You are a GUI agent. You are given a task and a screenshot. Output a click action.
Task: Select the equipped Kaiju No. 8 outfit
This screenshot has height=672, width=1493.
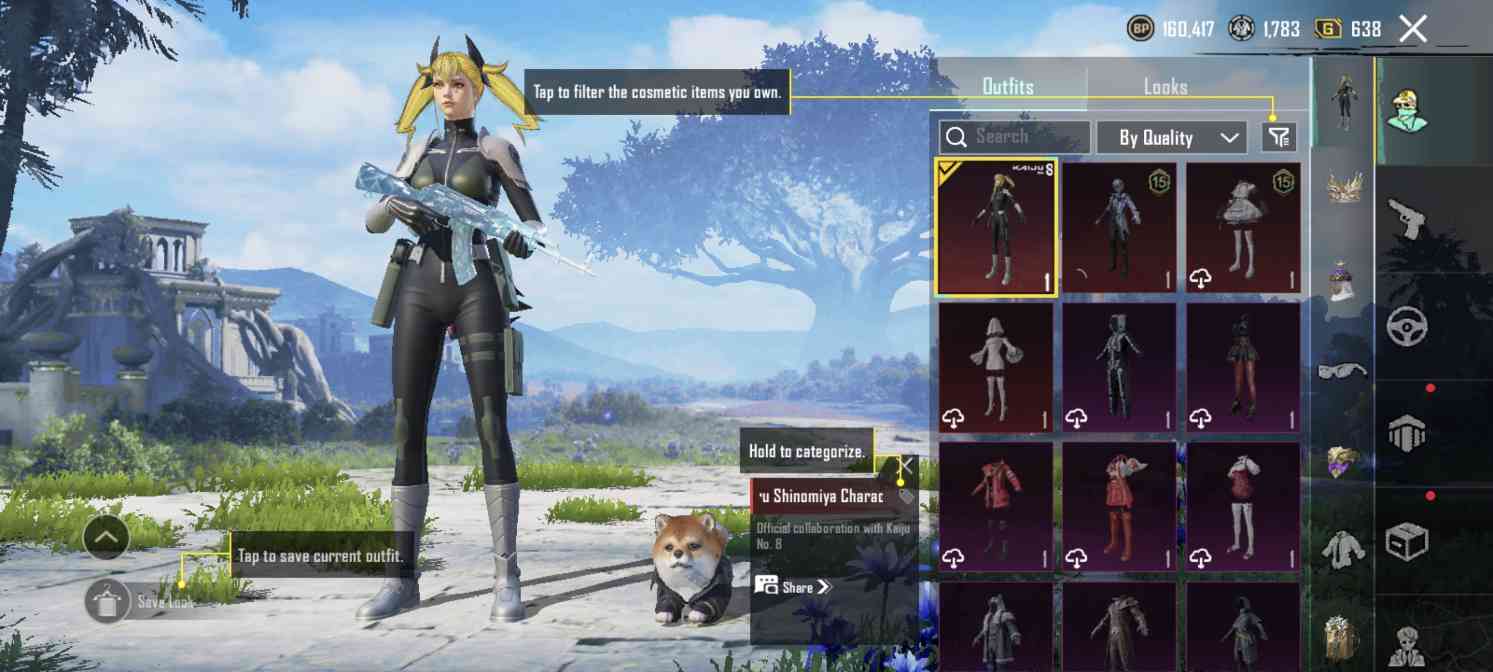point(995,227)
